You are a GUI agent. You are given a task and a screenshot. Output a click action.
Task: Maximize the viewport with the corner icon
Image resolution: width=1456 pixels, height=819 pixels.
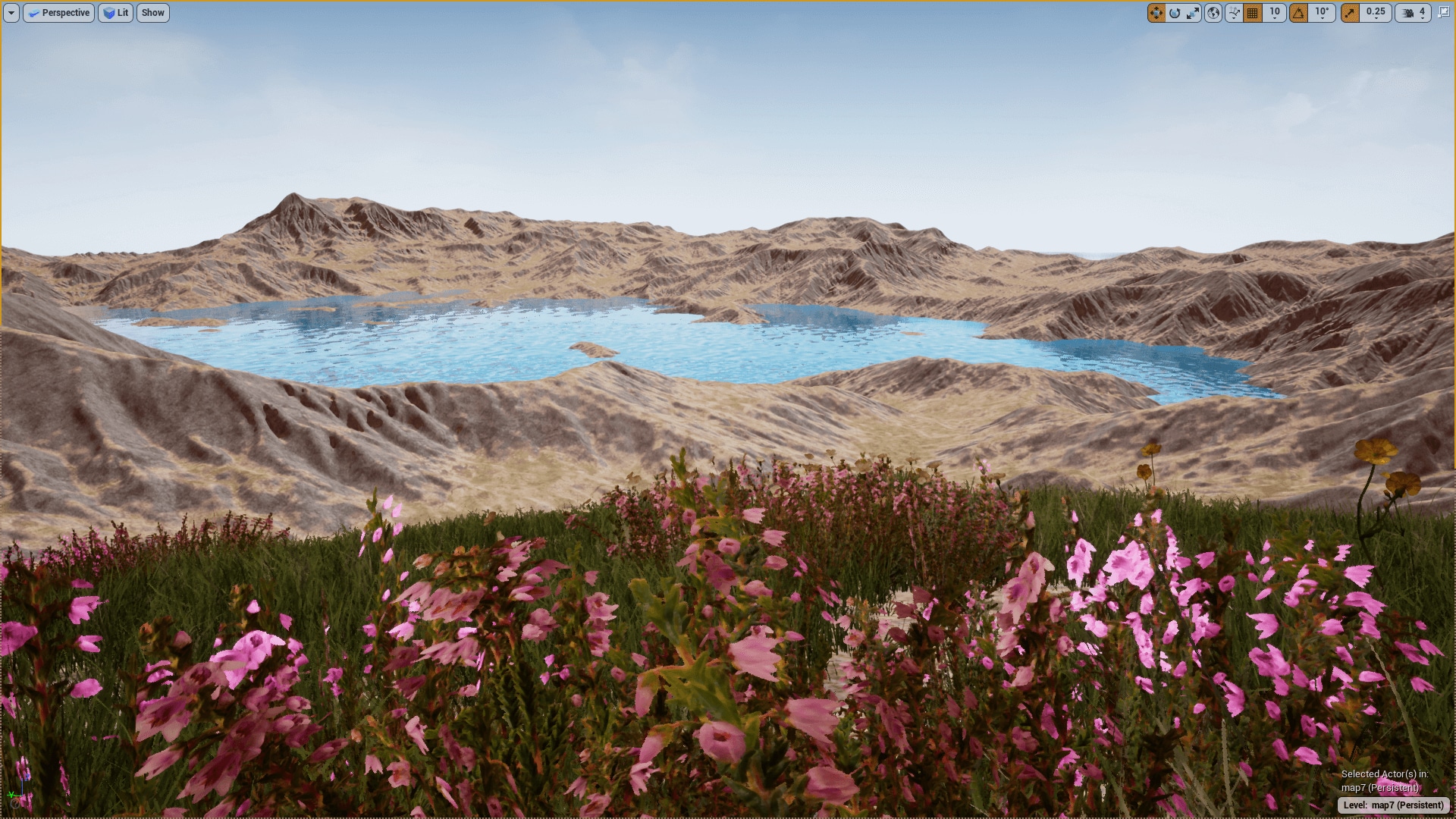coord(1443,13)
